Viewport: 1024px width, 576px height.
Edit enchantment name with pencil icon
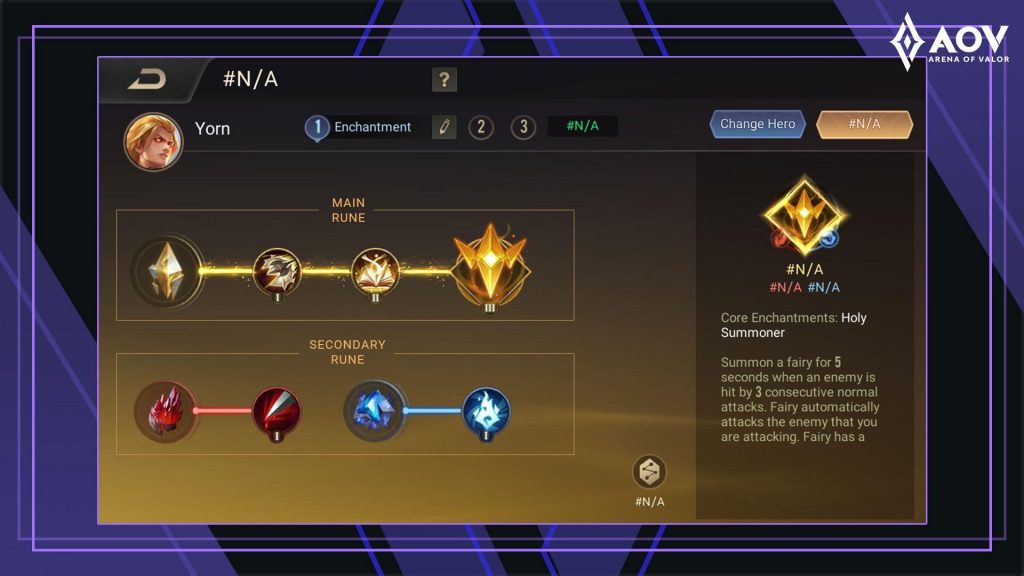[x=444, y=127]
